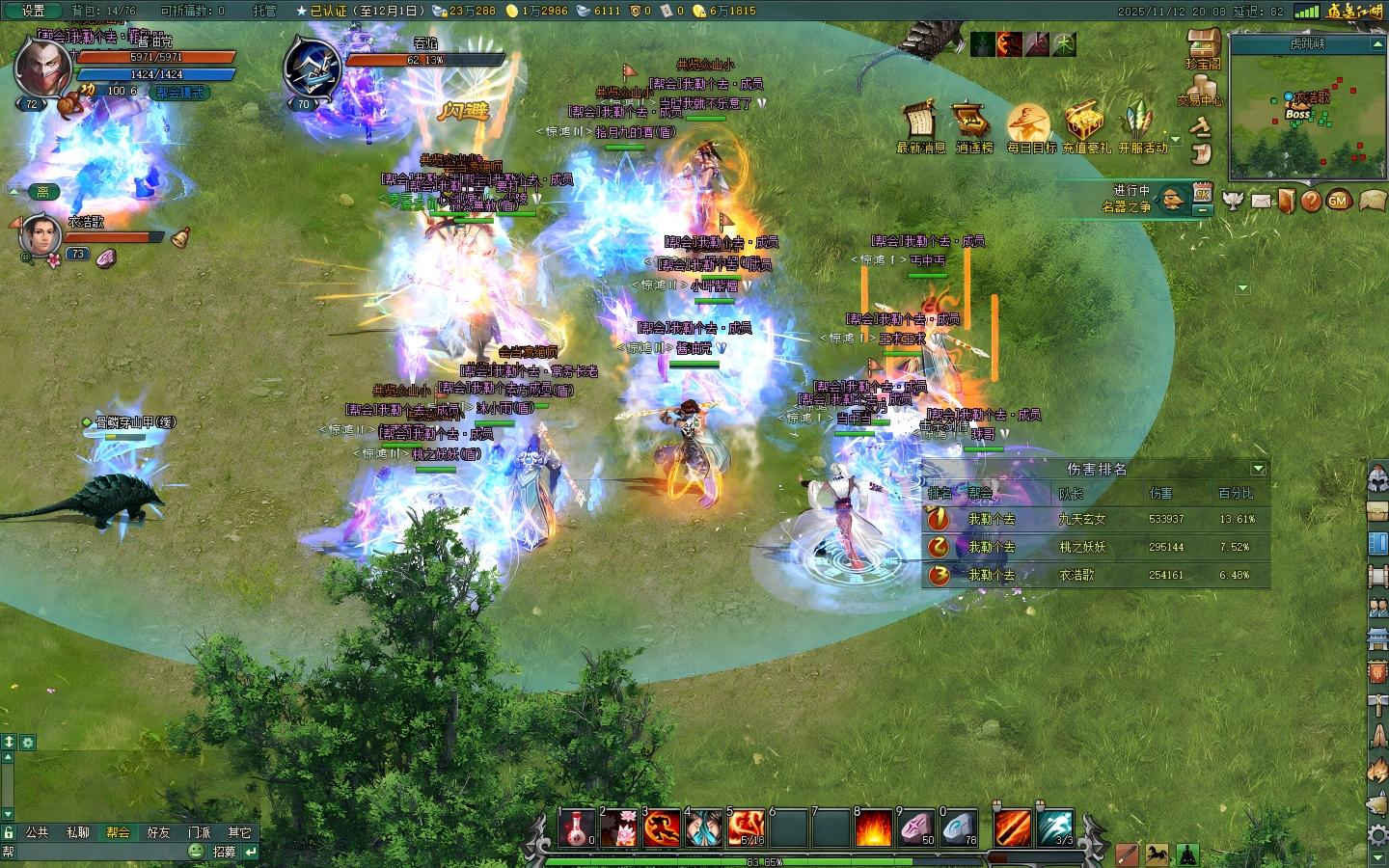
Task: Switch chat to the 好友 tab
Action: (x=158, y=832)
